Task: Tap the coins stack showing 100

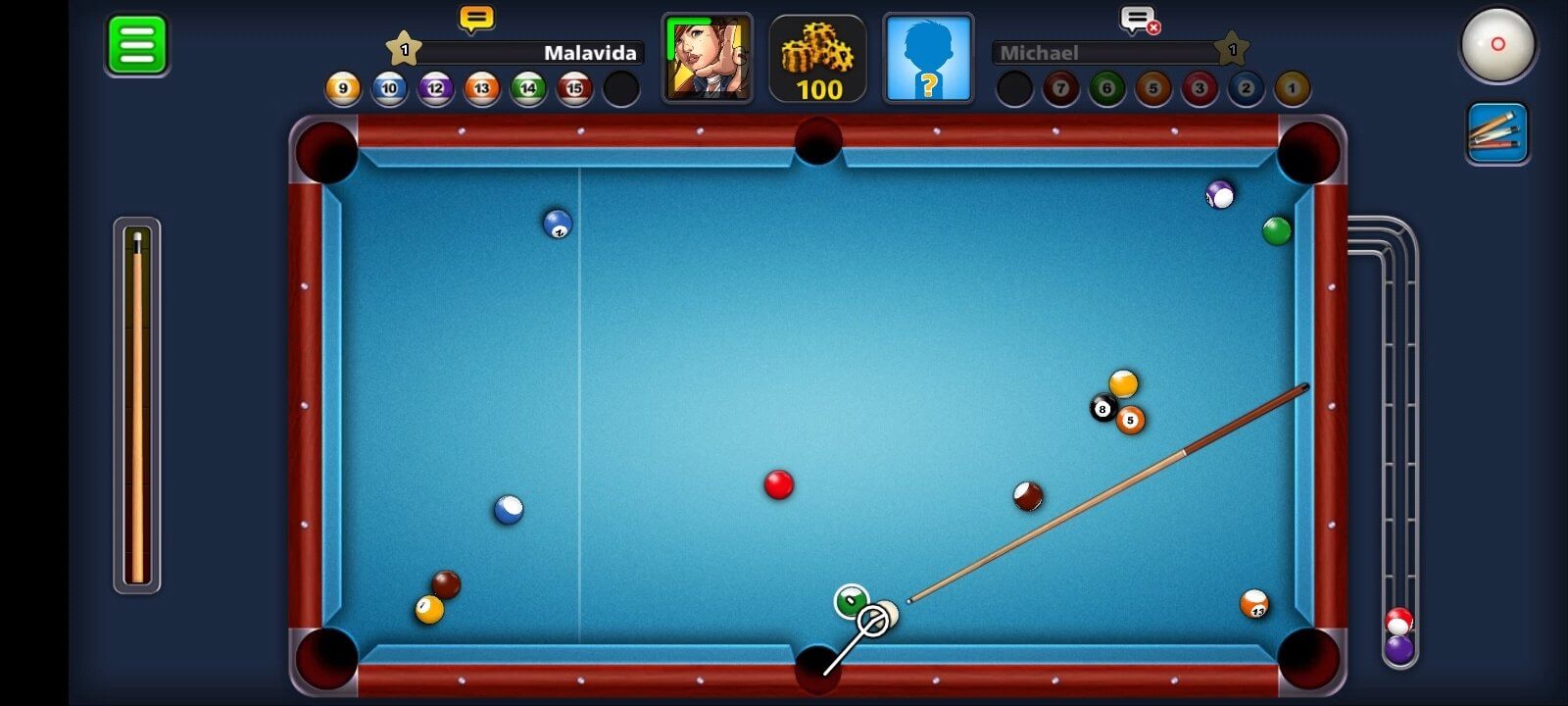Action: point(816,59)
